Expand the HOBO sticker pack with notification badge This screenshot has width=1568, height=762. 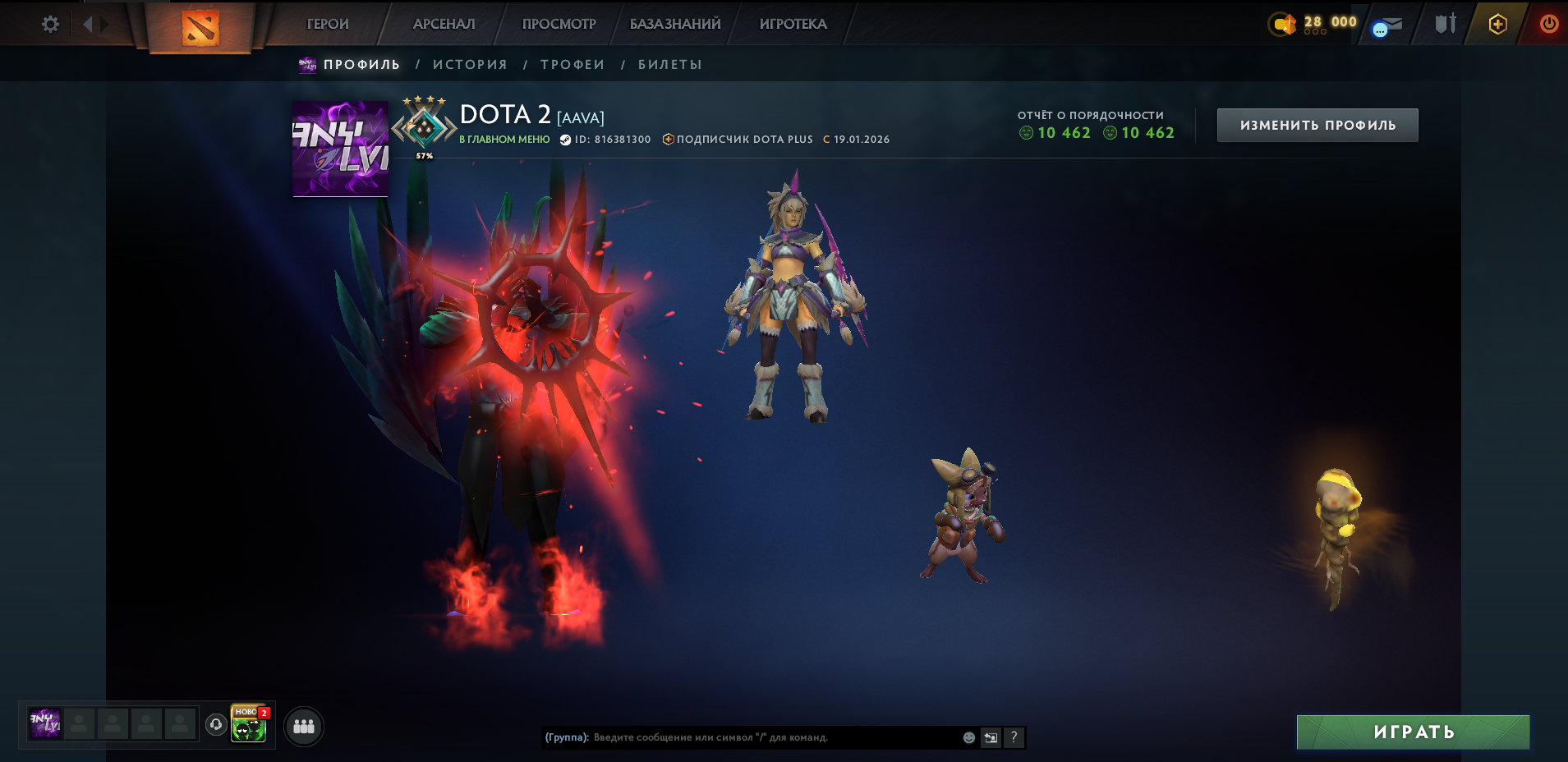point(249,728)
